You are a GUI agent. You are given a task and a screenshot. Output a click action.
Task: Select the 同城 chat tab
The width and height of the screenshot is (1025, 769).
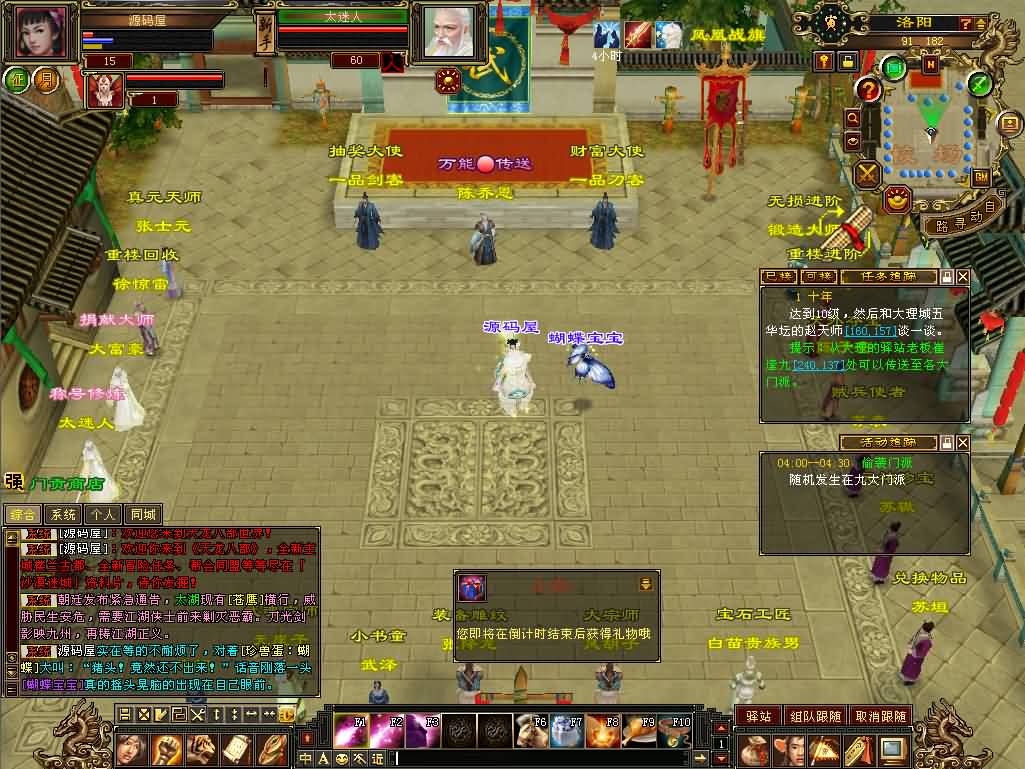(x=144, y=515)
